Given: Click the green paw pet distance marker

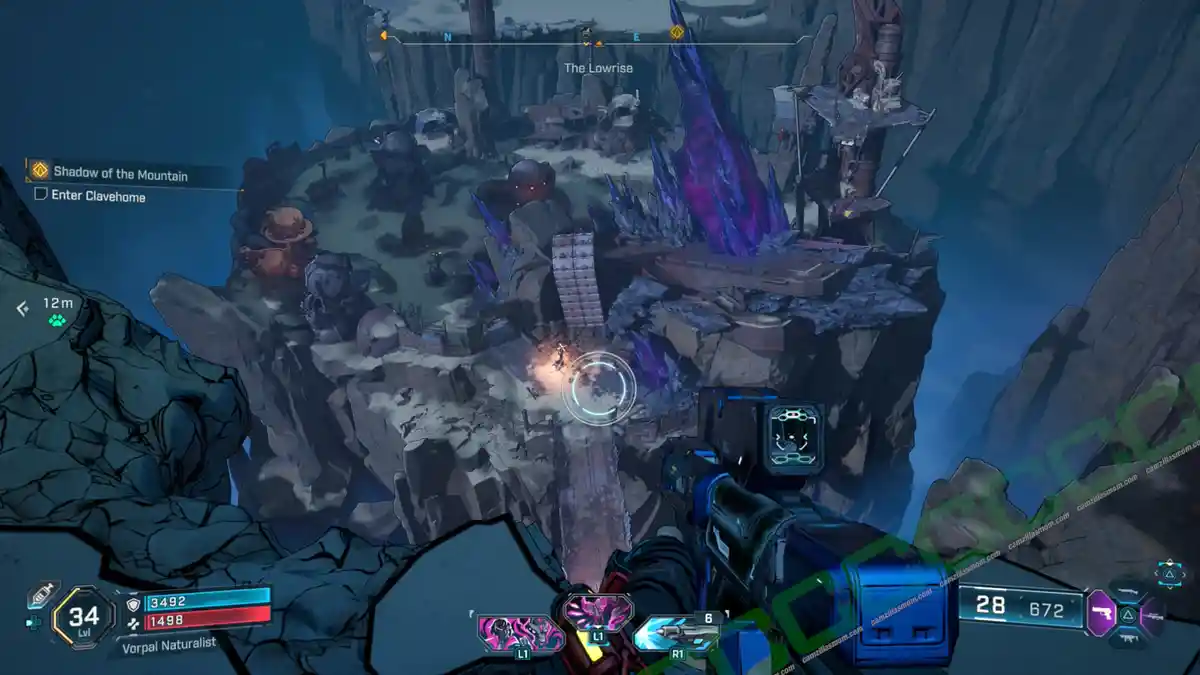Looking at the screenshot, I should point(57,320).
